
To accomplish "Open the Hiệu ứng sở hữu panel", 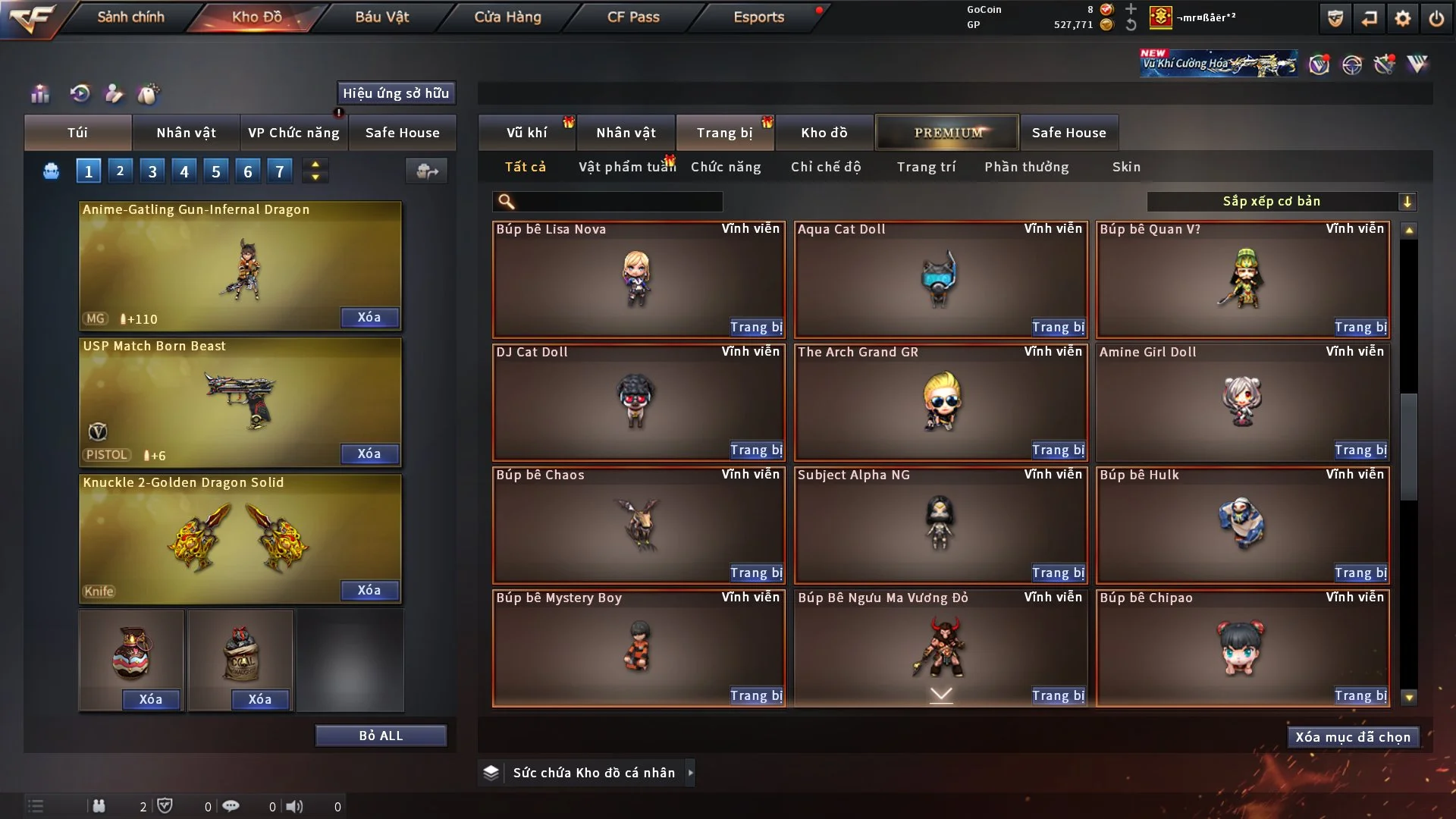I will 396,93.
